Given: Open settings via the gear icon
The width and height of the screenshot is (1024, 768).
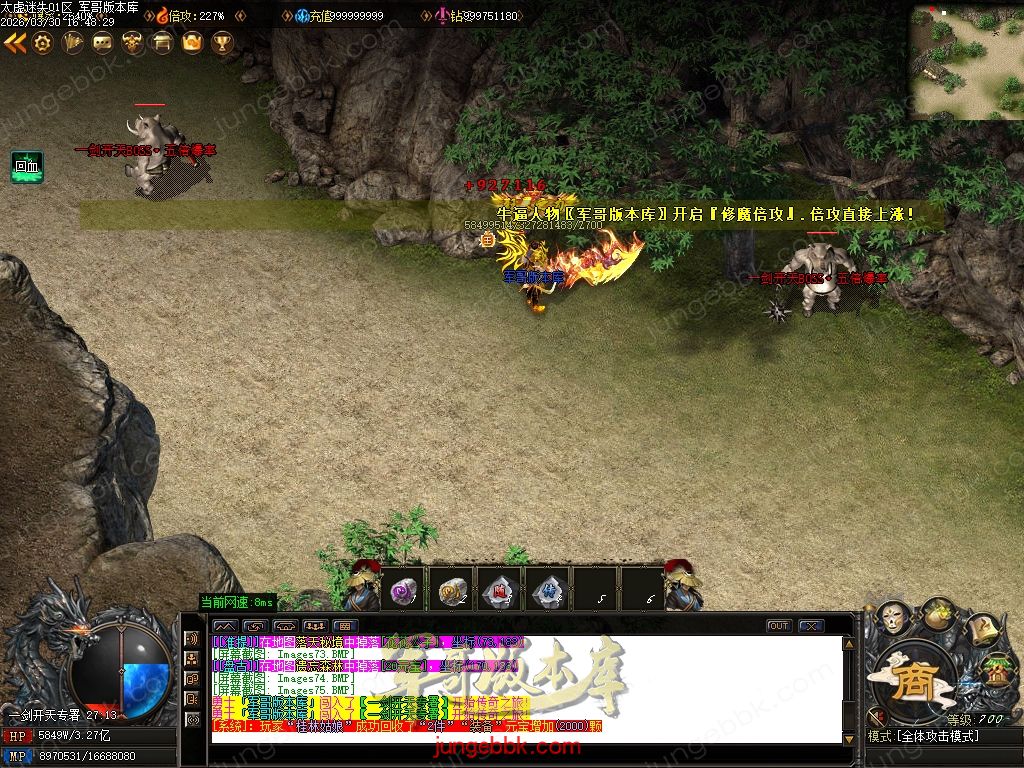Looking at the screenshot, I should 42,42.
